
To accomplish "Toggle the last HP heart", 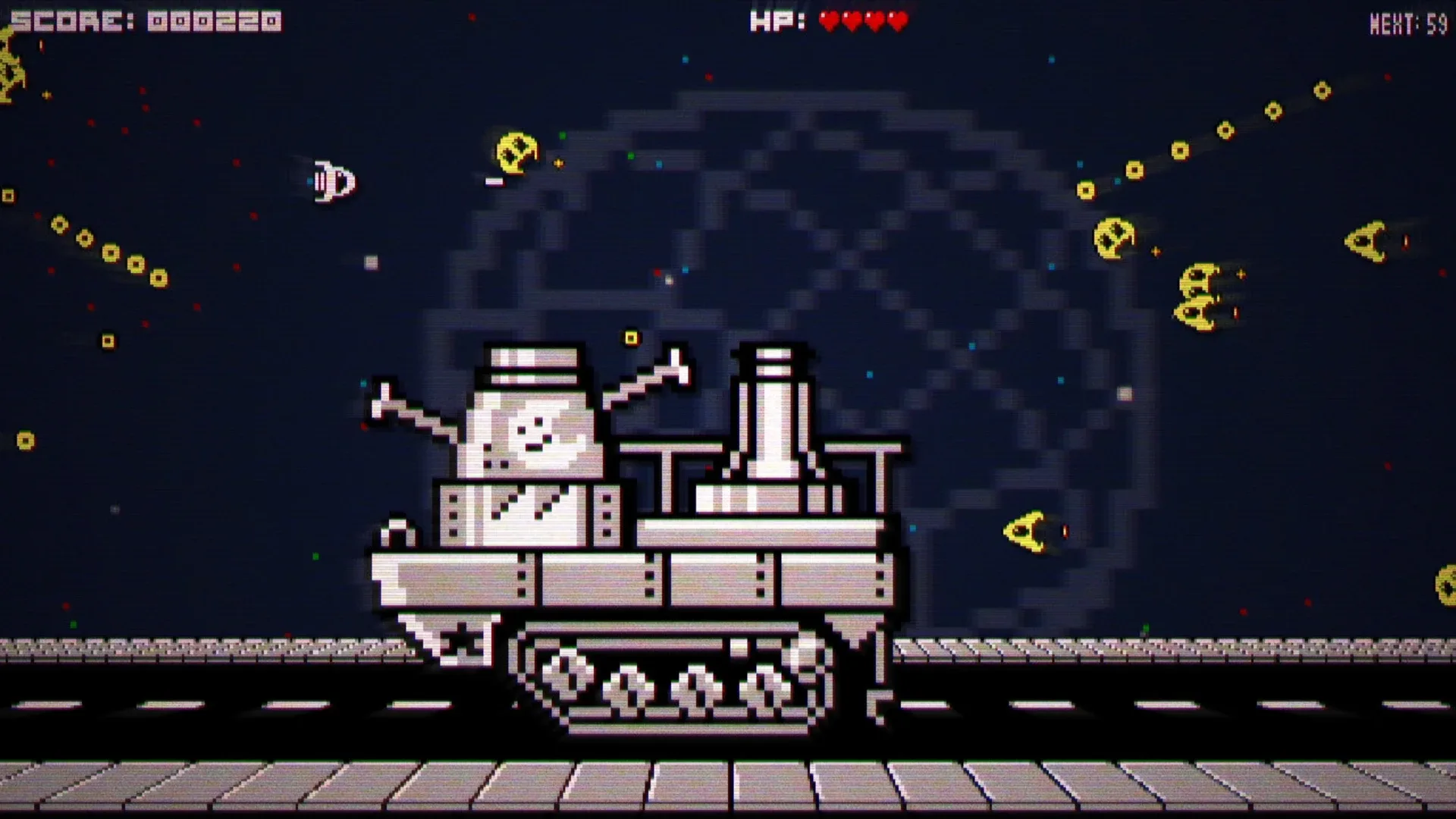I will (x=896, y=21).
